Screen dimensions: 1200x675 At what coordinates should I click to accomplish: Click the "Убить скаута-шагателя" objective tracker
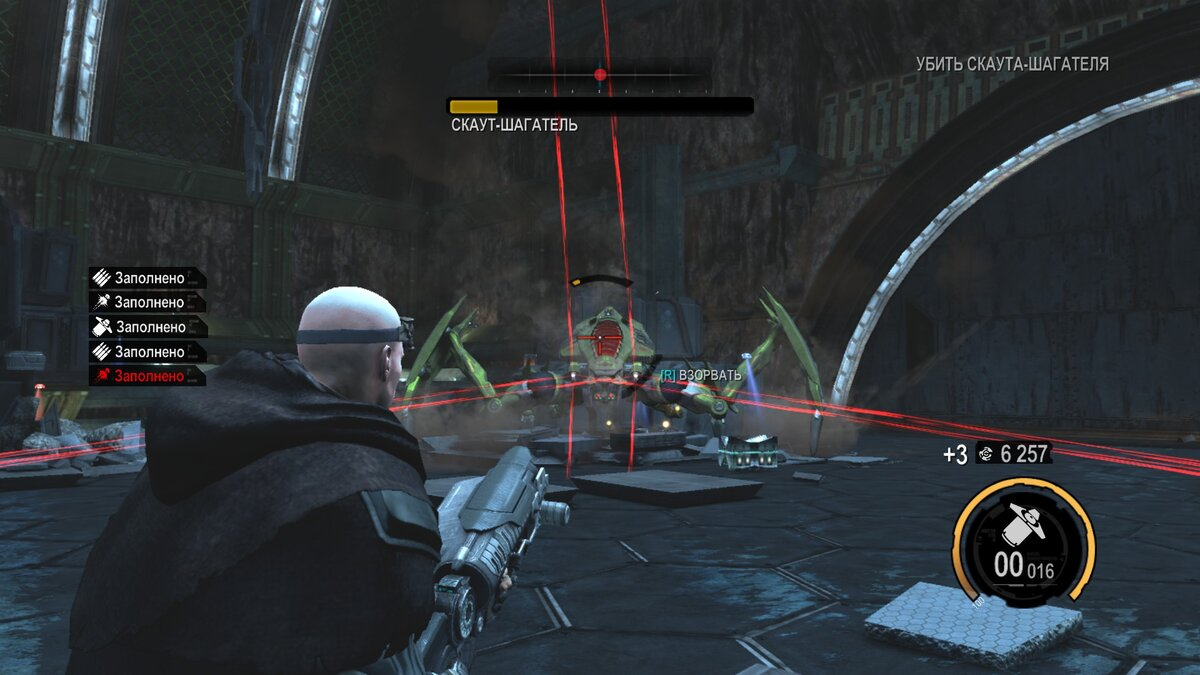tap(1012, 64)
